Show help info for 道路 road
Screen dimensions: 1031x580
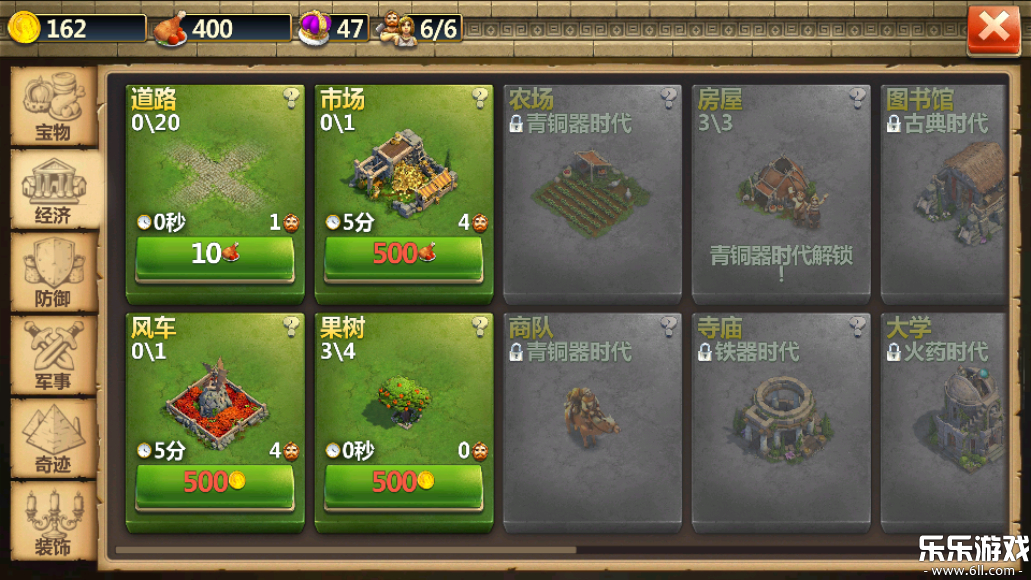click(291, 98)
